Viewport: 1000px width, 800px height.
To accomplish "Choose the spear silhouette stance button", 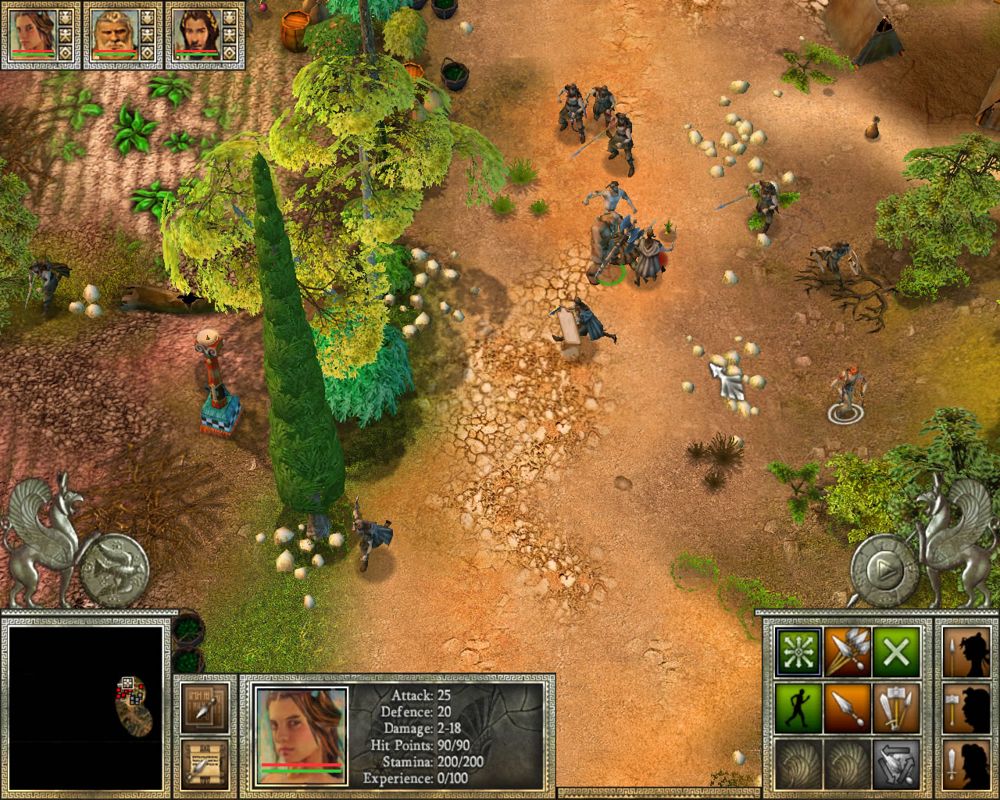I will tap(967, 652).
